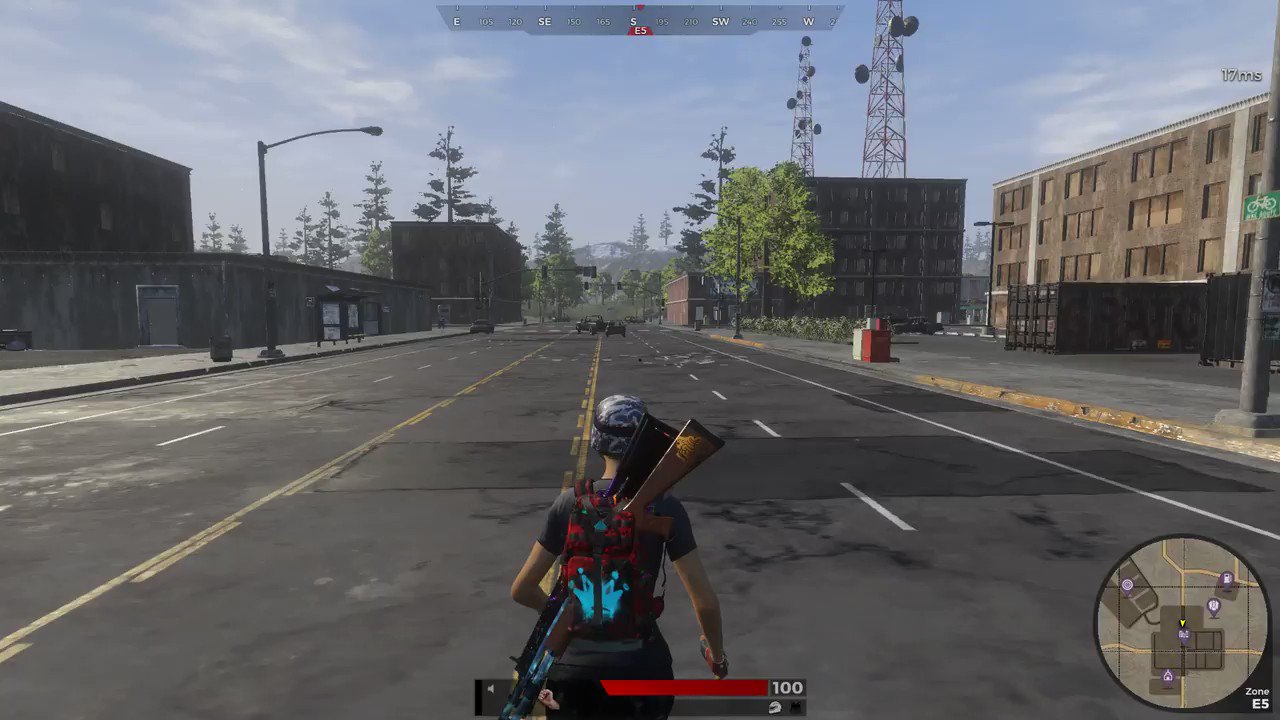Click the gas station marker on the minimap

pyautogui.click(x=1226, y=580)
